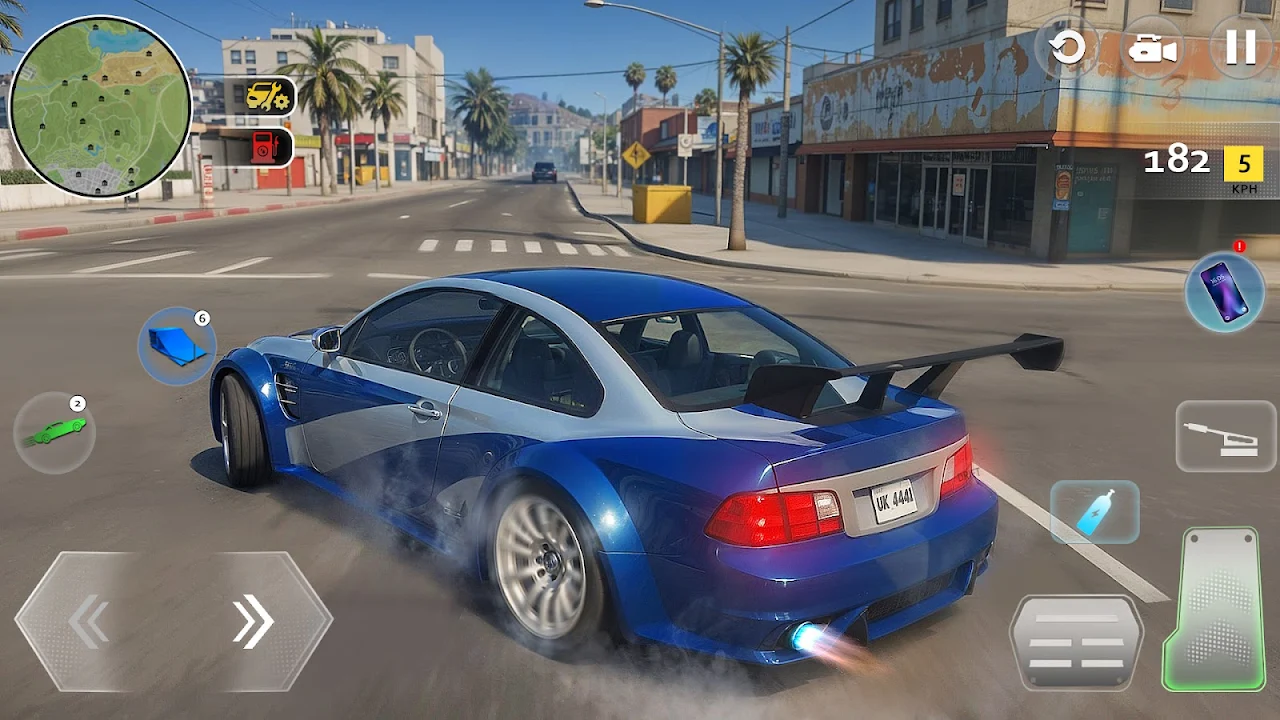
Task: Reset the car with the circular arrow button
Action: tap(1068, 47)
